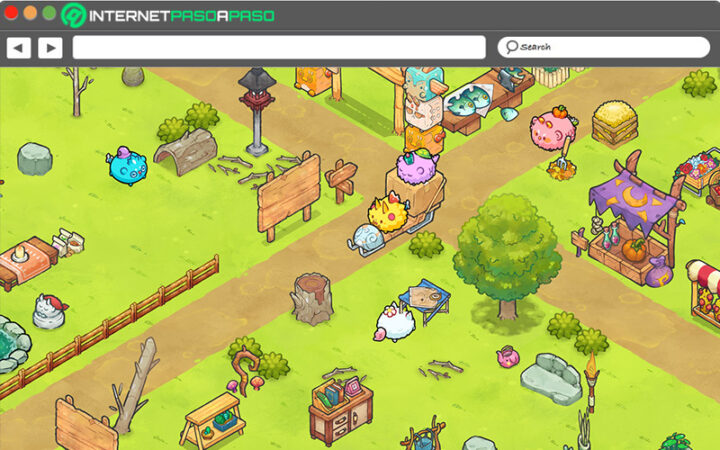
Task: Click the browser back arrow button
Action: (19, 47)
